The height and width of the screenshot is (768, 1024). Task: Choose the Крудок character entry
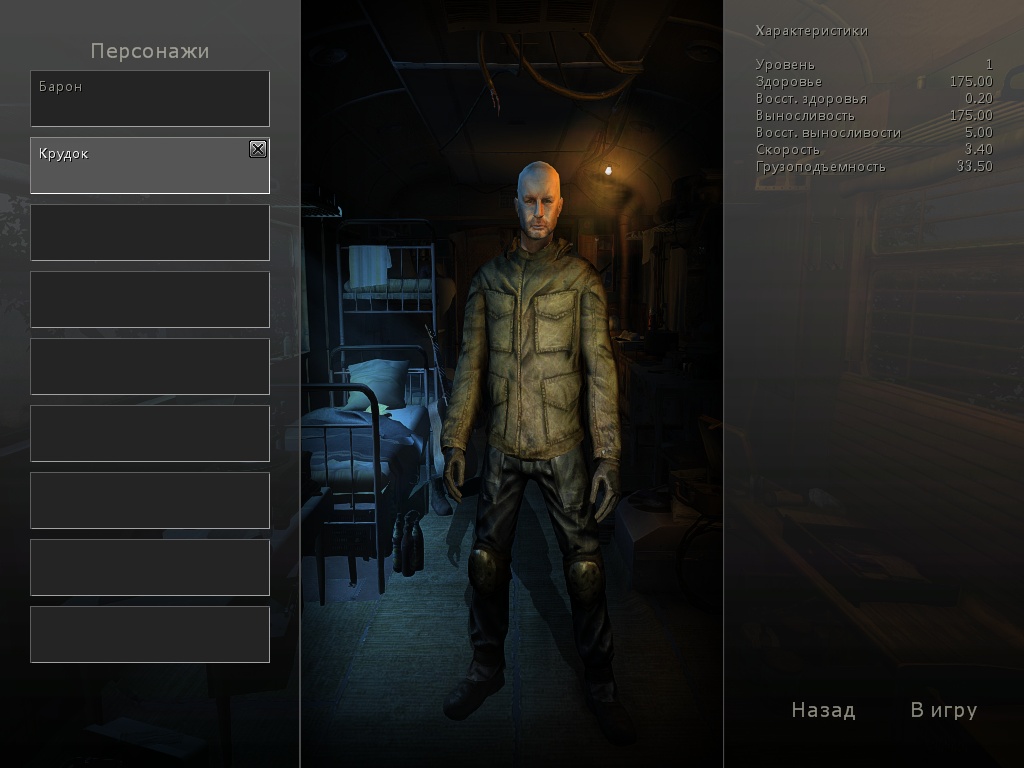click(140, 166)
